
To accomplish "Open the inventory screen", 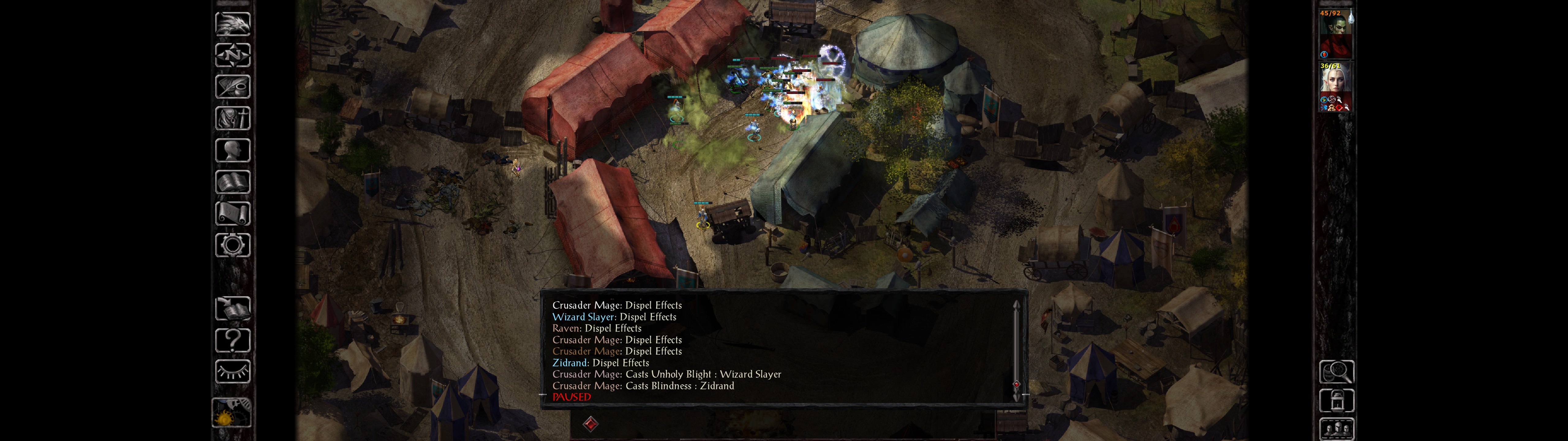I will pos(232,118).
